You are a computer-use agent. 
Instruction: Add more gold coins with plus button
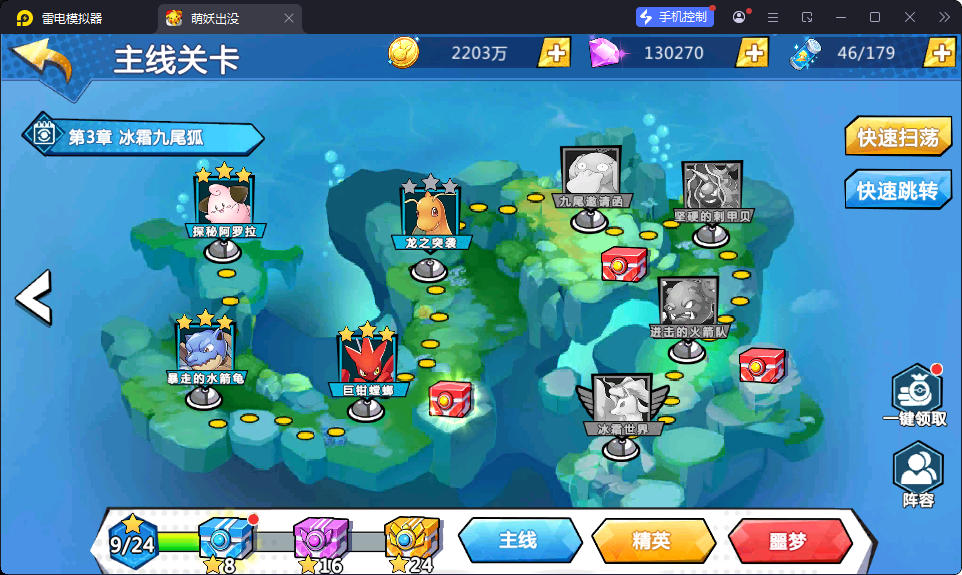pyautogui.click(x=554, y=53)
